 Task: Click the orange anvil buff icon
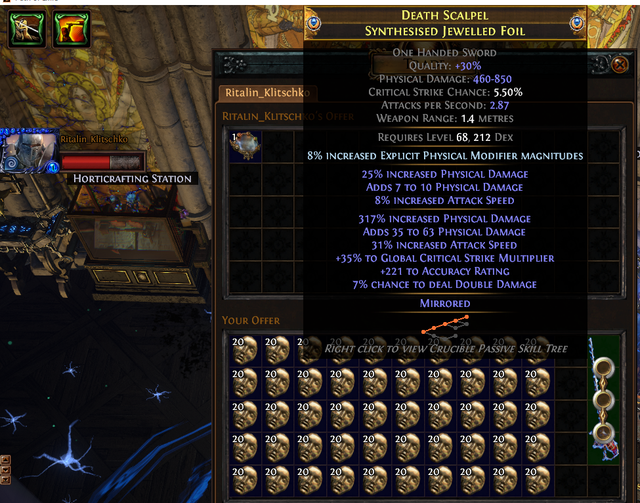point(69,29)
